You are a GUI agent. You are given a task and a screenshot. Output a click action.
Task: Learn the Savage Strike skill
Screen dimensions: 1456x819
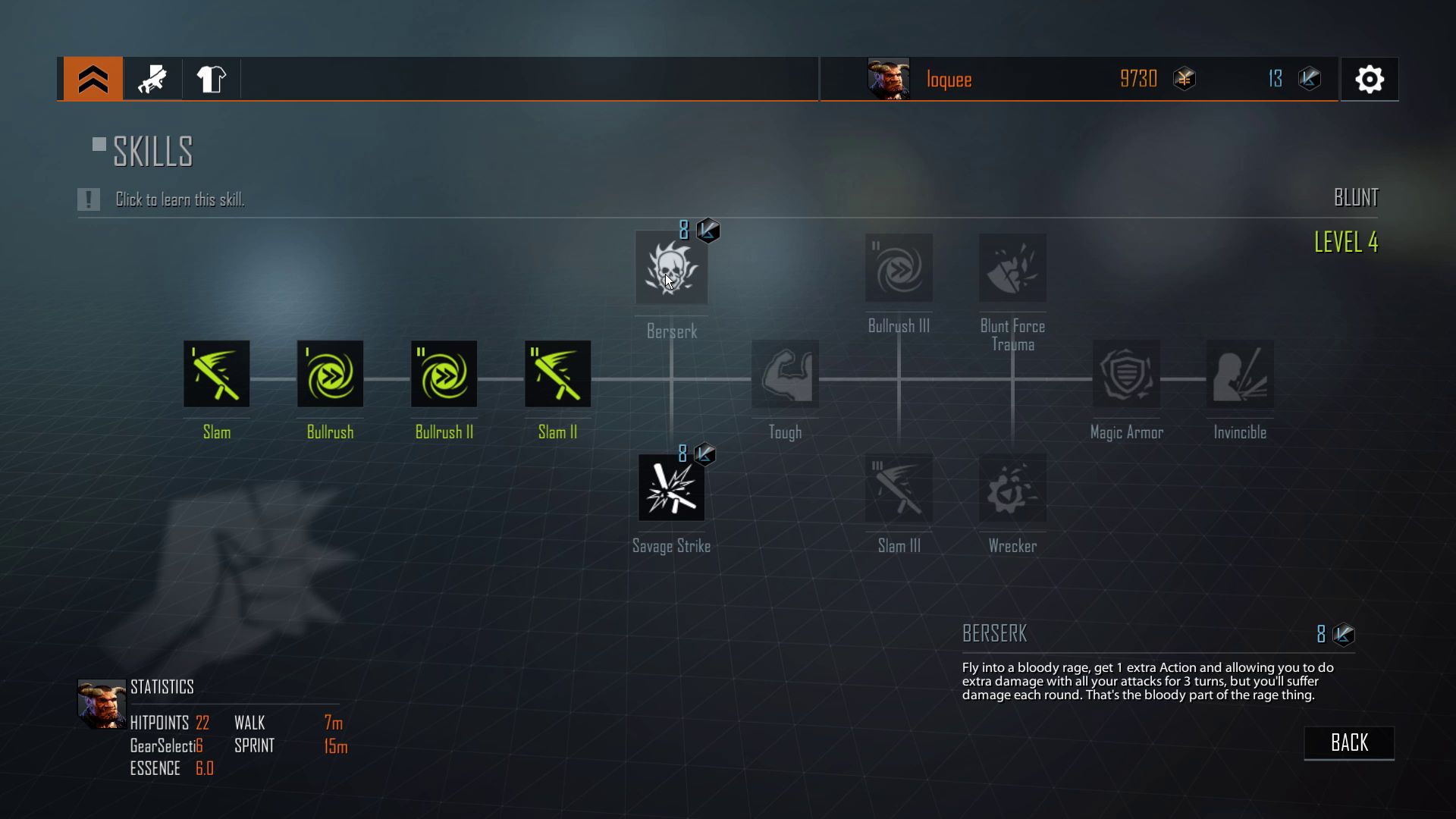[x=671, y=488]
